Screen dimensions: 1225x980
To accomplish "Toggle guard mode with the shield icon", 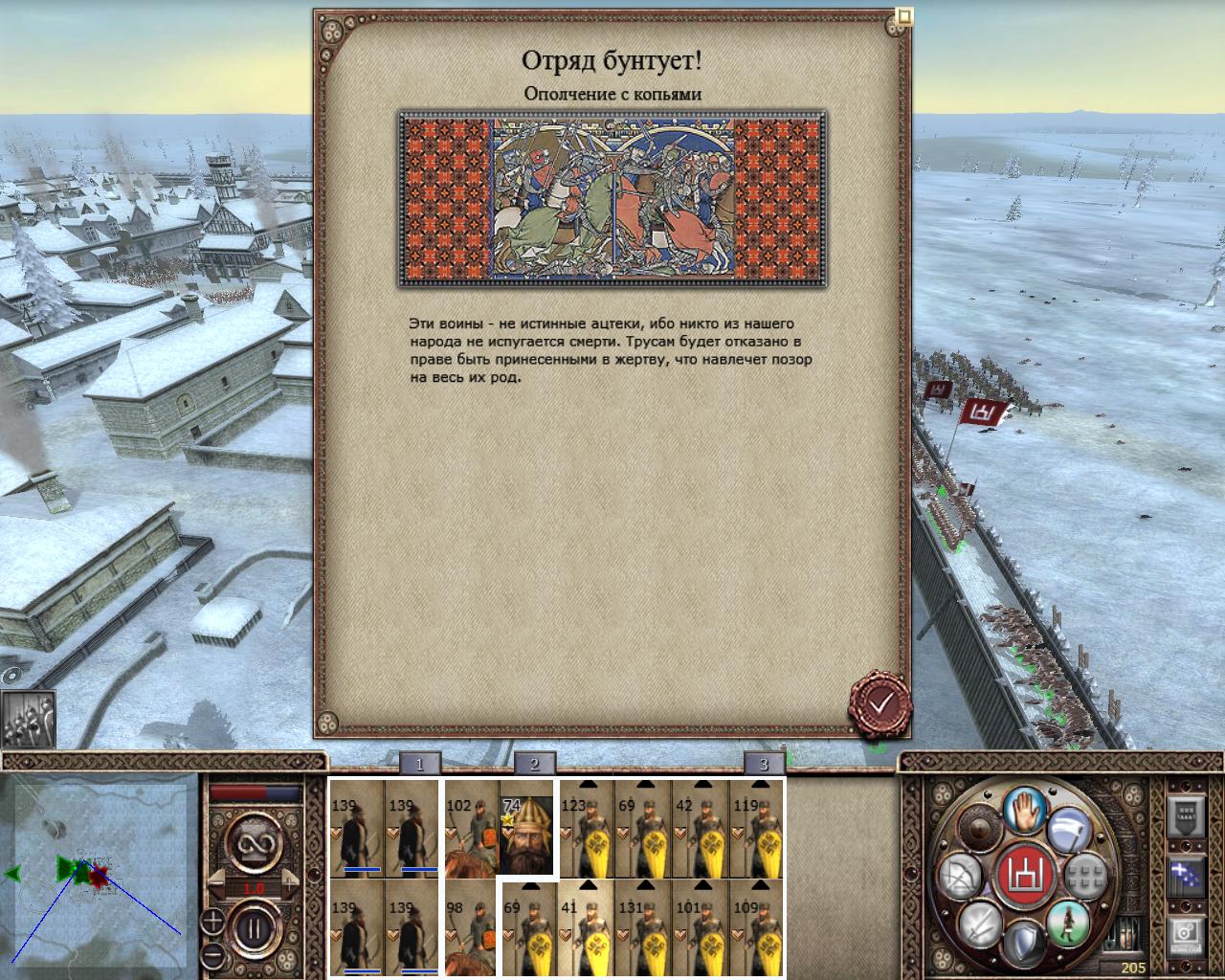I will (1026, 943).
